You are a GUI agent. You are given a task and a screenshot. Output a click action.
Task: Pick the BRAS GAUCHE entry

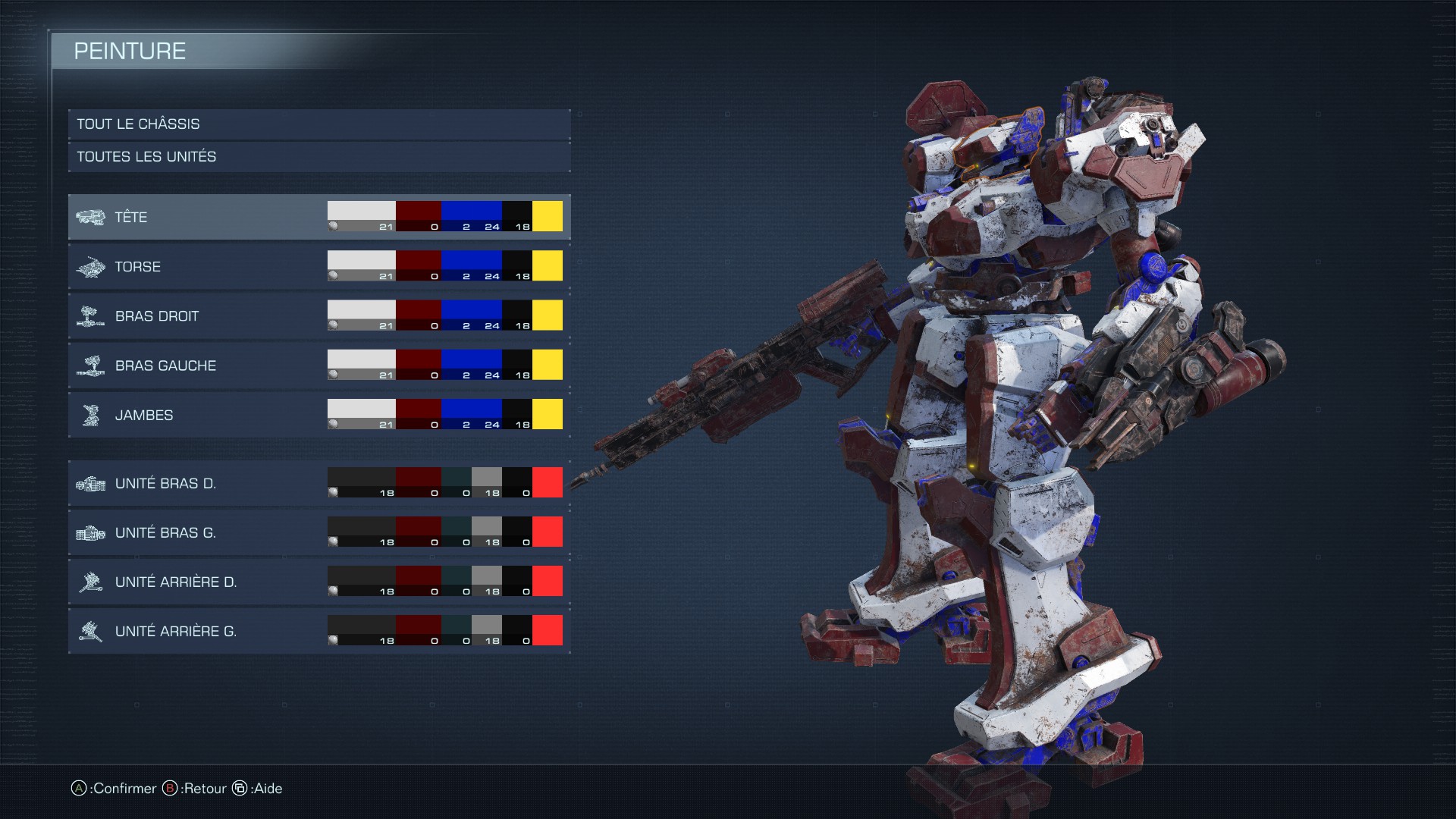point(197,366)
